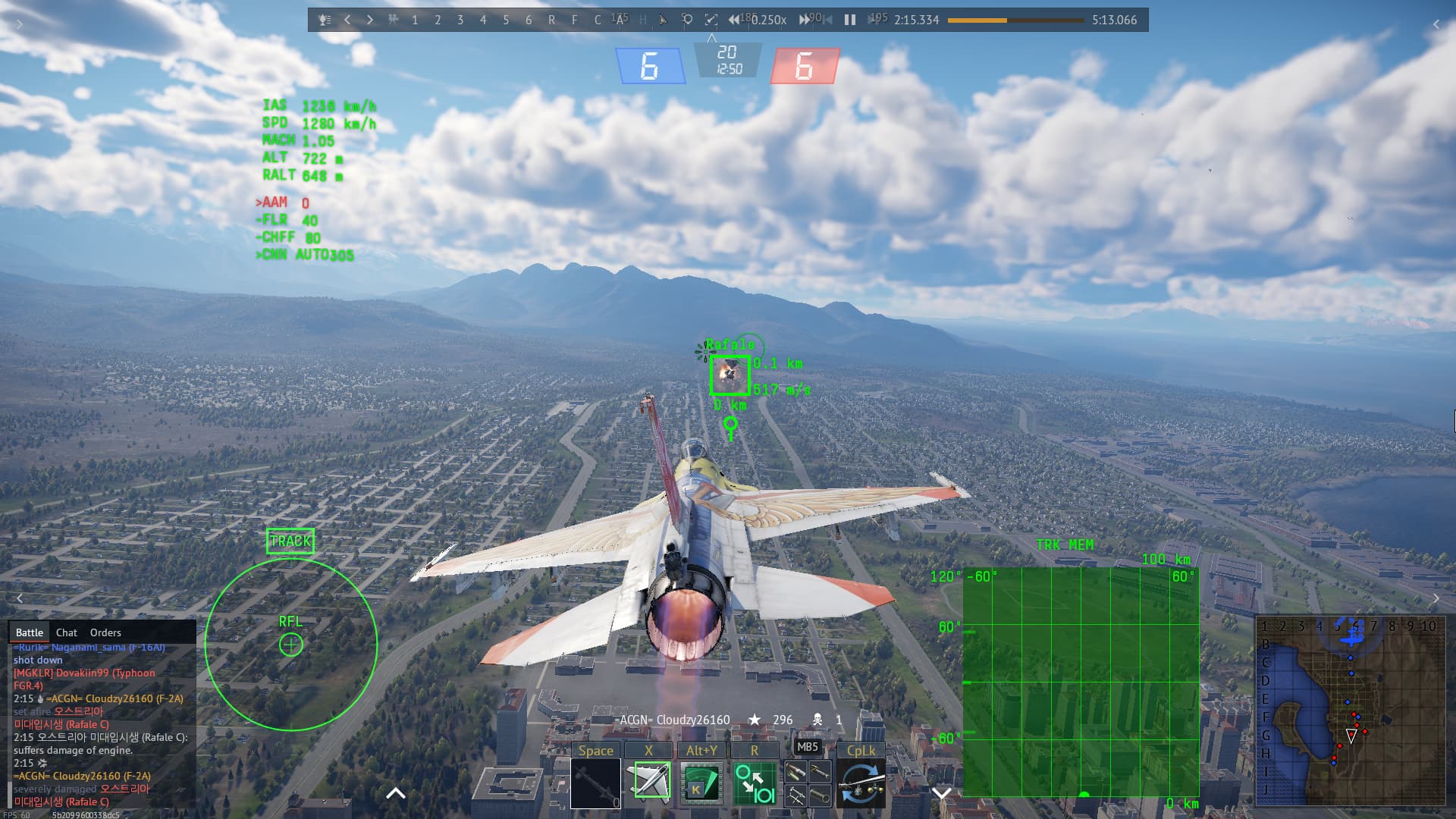
Task: Switch to the Chat tab
Action: 67,632
